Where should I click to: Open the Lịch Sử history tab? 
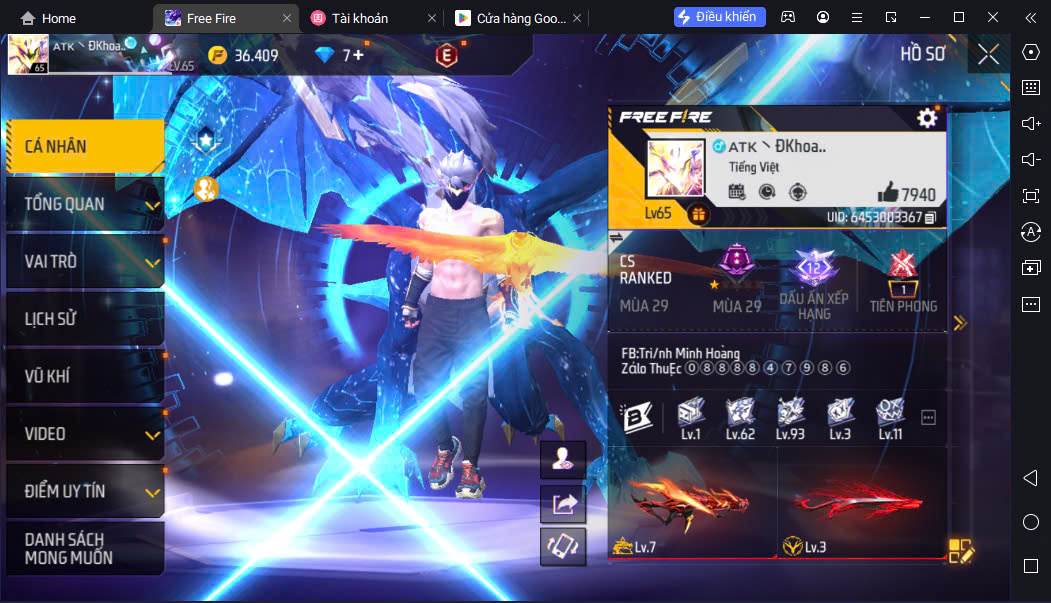tap(84, 320)
